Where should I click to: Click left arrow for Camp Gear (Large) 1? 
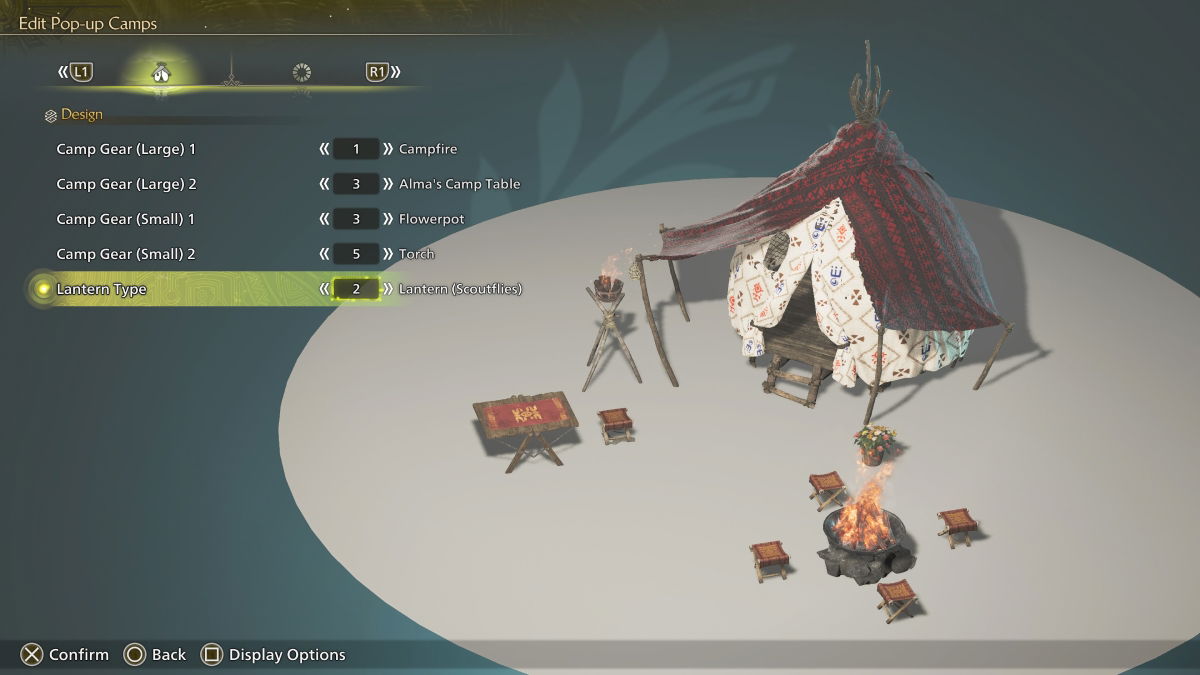(324, 149)
